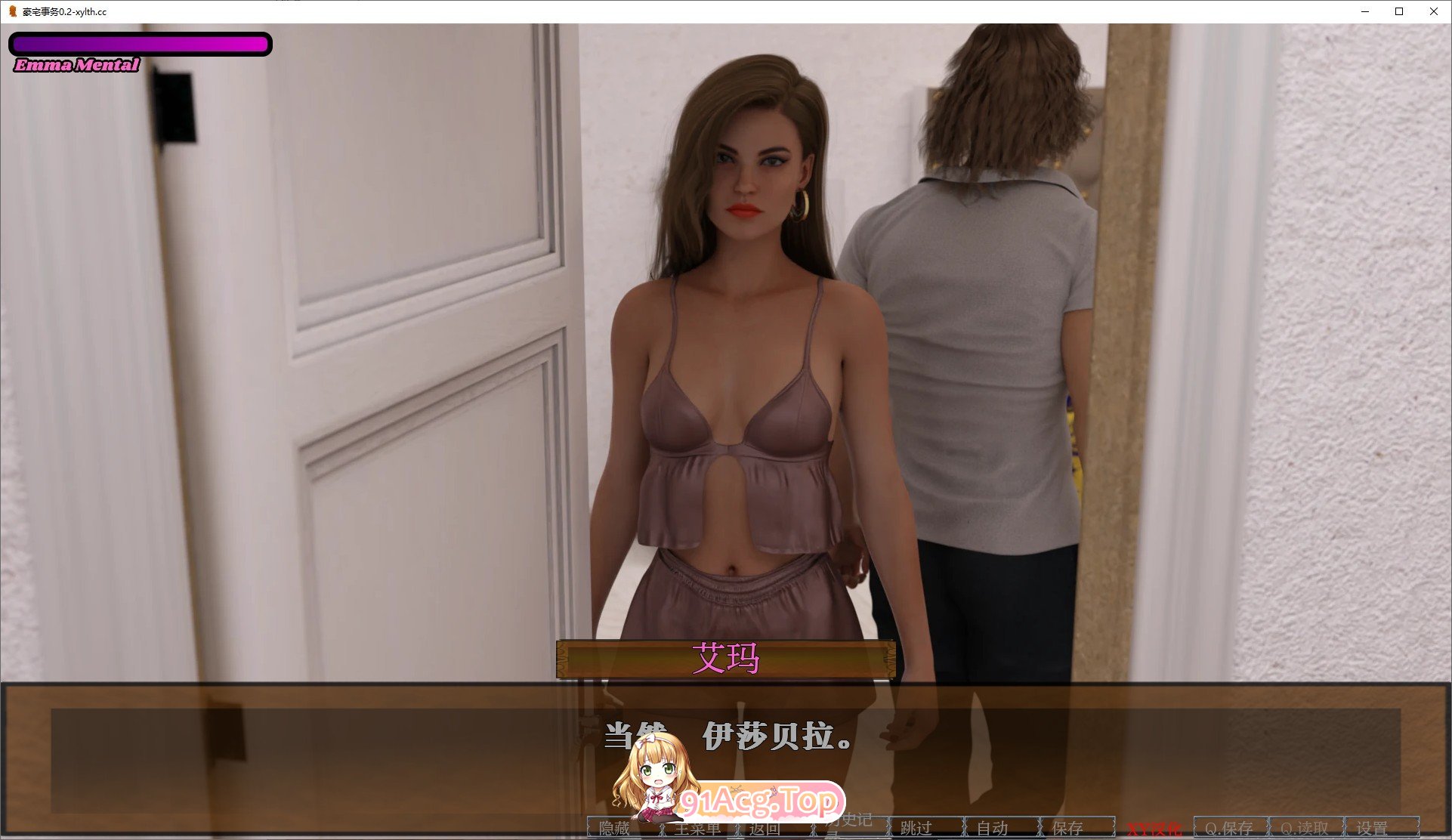Screen dimensions: 1452x840
Task: Click 返回 (Back) to rewind dialogue
Action: [765, 829]
